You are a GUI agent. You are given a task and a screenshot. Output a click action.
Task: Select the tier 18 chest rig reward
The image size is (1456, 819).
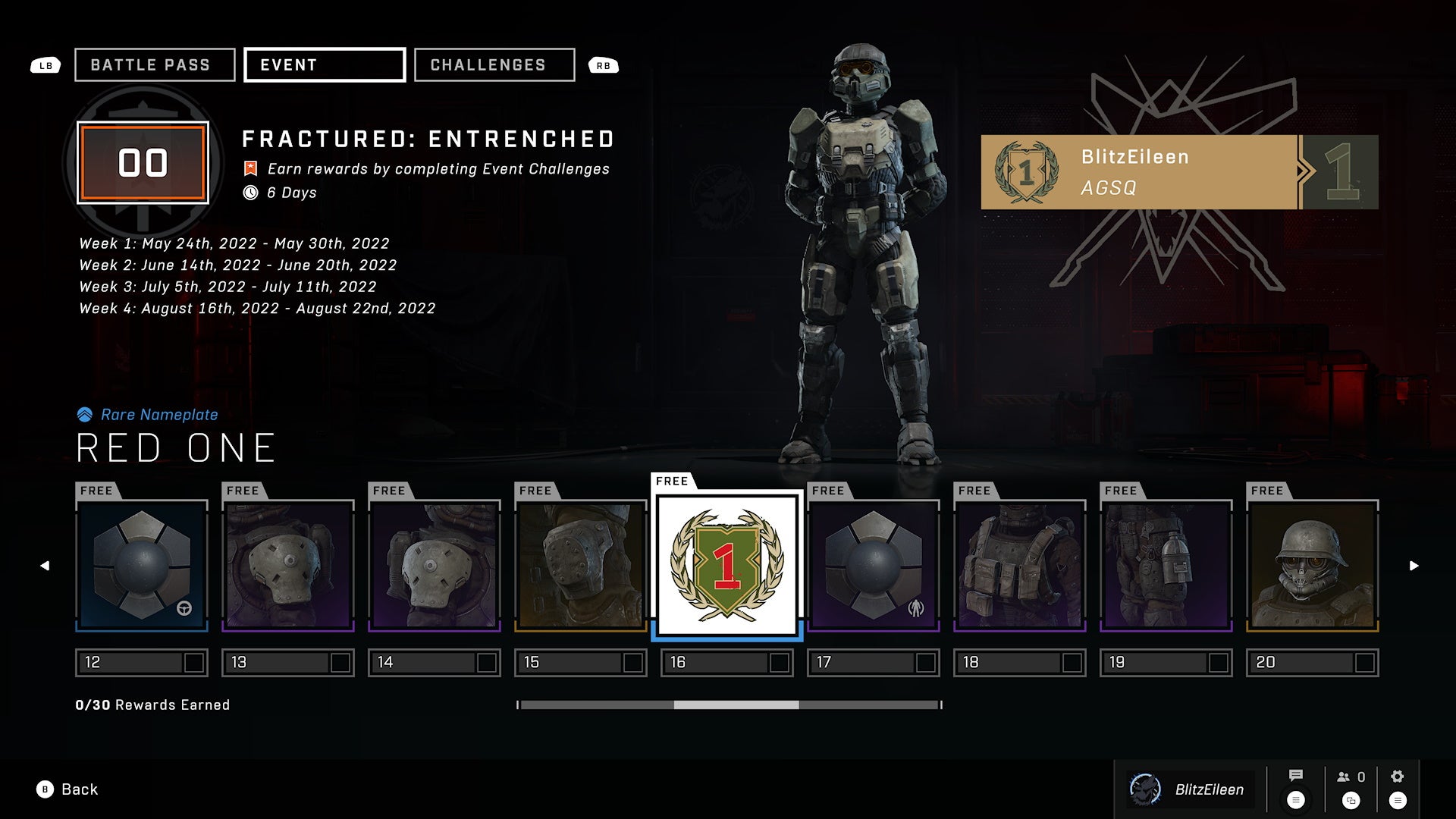1020,566
